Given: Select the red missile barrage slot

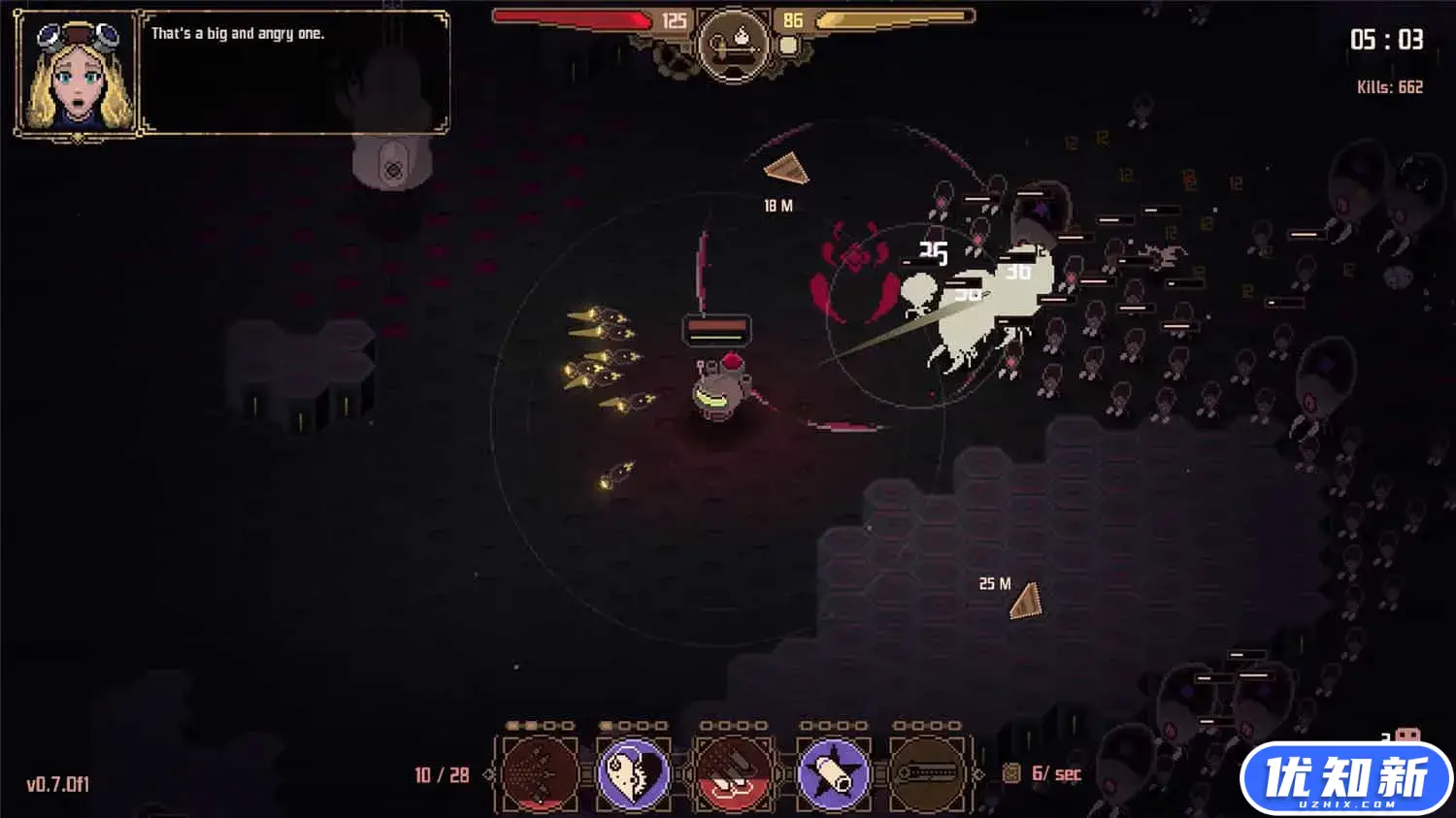Looking at the screenshot, I should [x=734, y=773].
